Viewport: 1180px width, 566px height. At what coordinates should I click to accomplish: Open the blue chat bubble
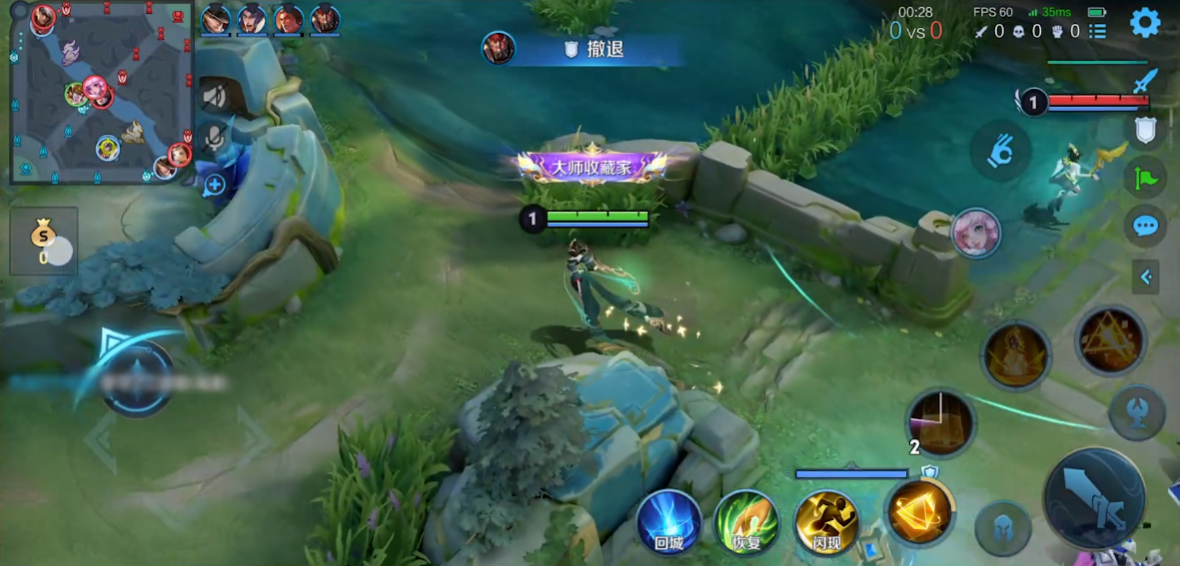[x=1145, y=226]
